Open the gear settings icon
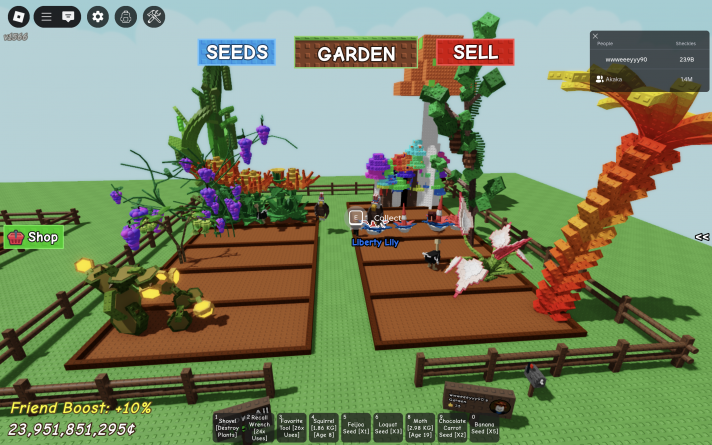The image size is (712, 445). pos(97,16)
